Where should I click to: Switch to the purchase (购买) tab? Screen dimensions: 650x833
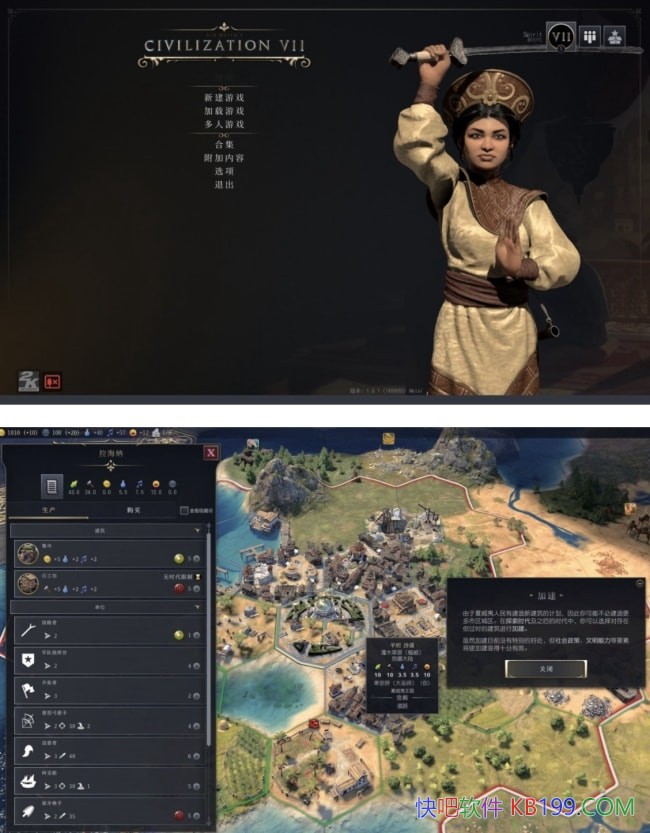pyautogui.click(x=133, y=510)
